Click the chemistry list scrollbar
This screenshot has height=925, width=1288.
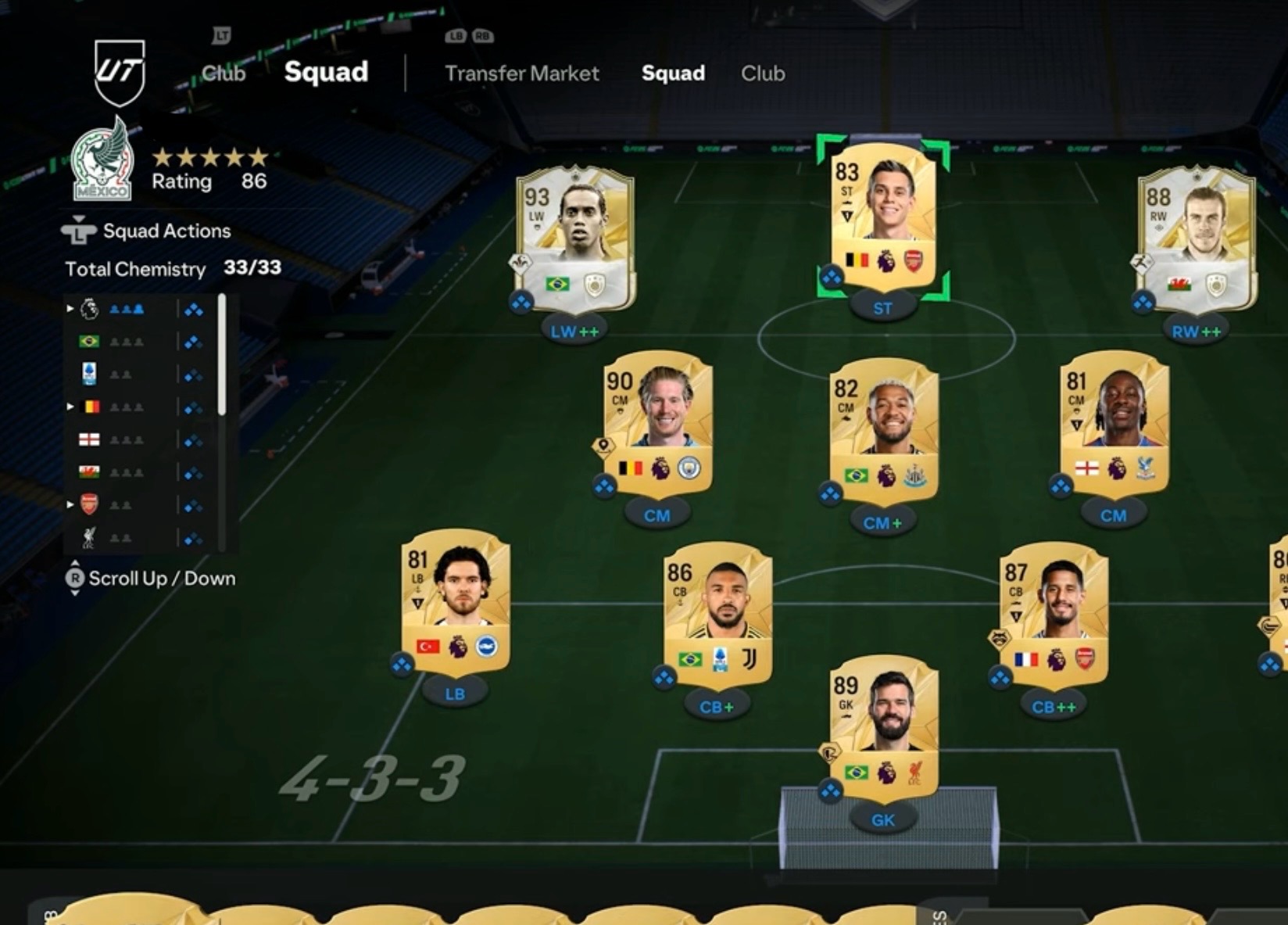click(x=222, y=356)
